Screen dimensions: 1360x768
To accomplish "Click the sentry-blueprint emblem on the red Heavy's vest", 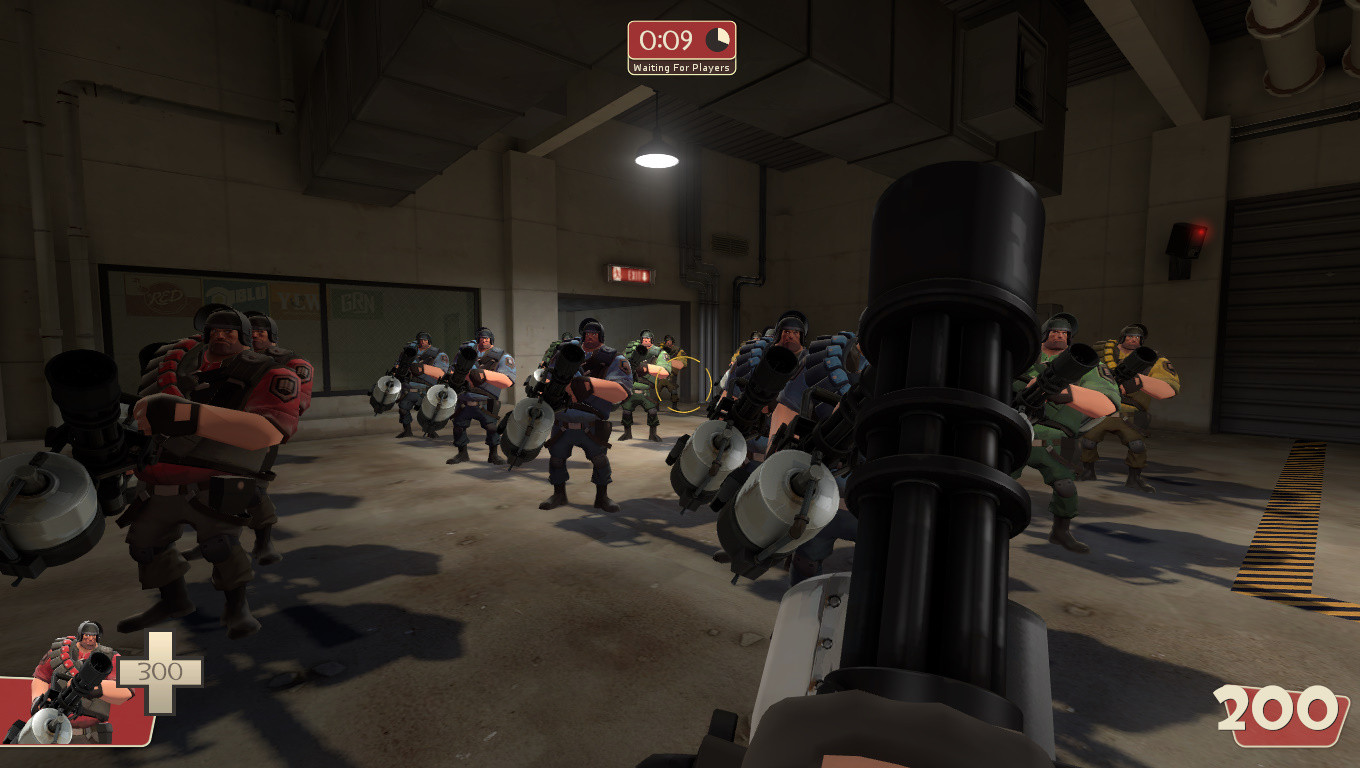I will click(x=284, y=388).
